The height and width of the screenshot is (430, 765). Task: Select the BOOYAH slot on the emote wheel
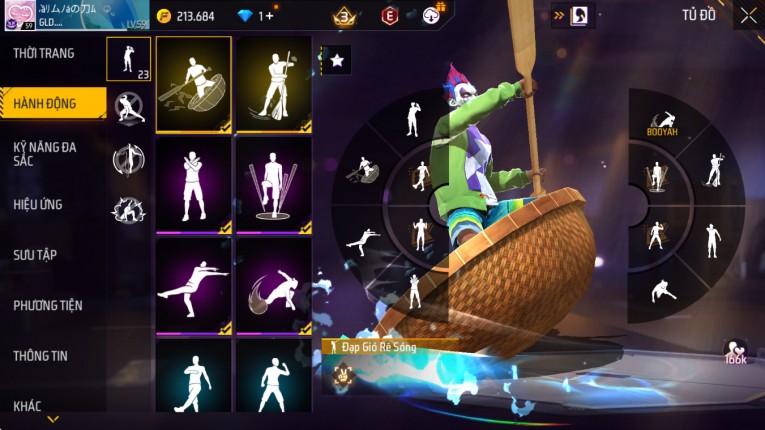point(662,124)
